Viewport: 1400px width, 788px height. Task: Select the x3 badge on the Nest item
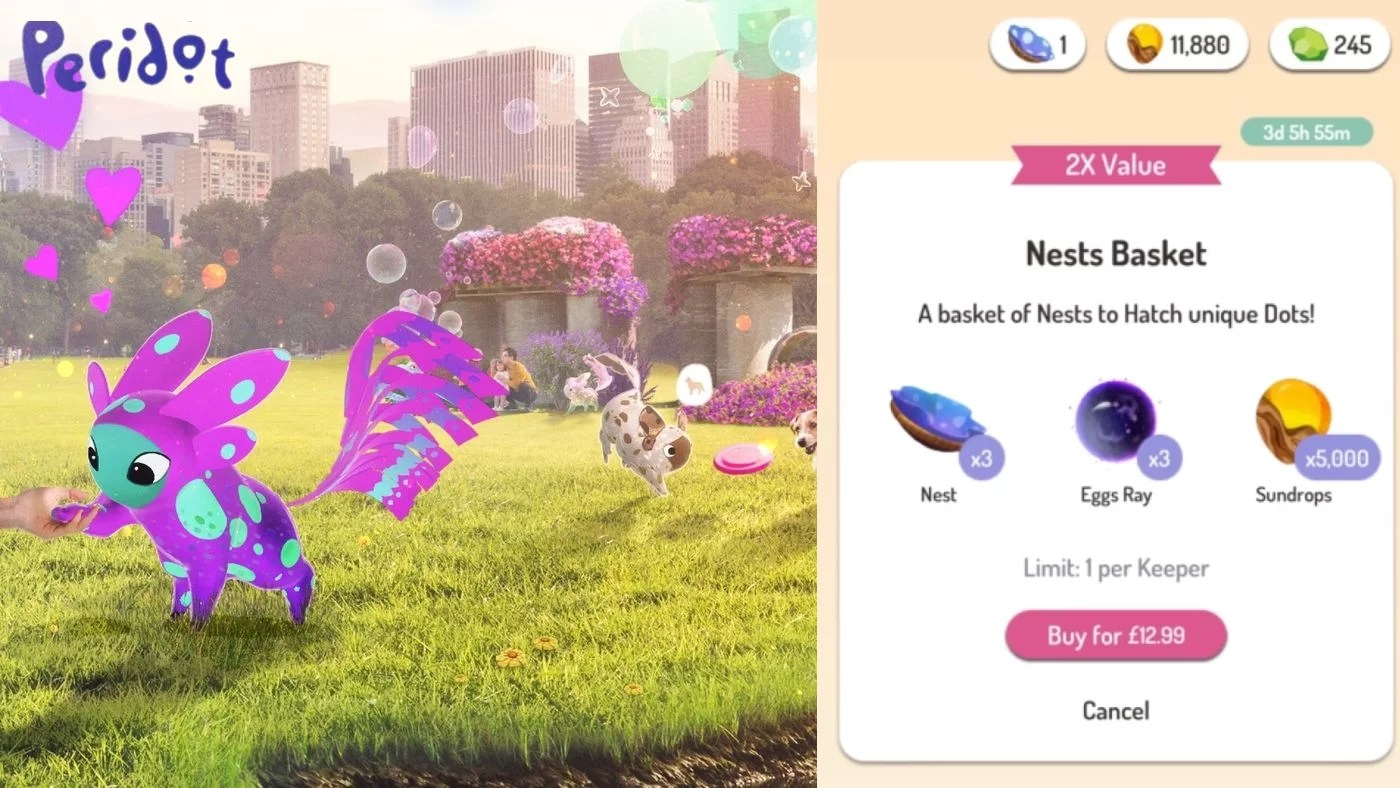click(x=985, y=457)
